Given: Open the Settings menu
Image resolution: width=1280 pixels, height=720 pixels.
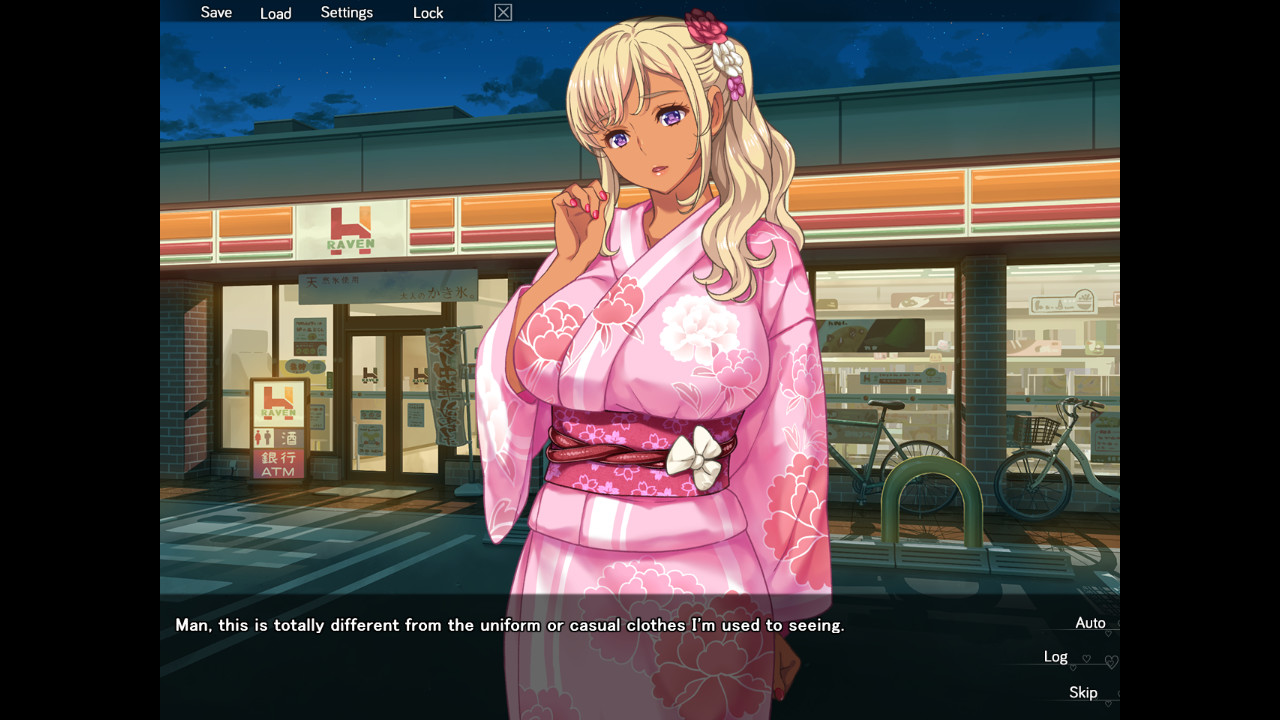Looking at the screenshot, I should click(x=346, y=13).
